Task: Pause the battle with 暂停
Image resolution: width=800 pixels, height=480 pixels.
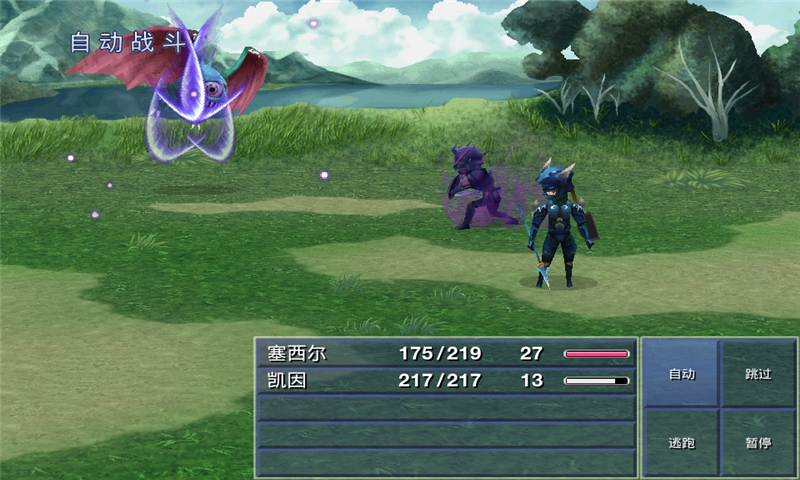Action: pos(758,442)
